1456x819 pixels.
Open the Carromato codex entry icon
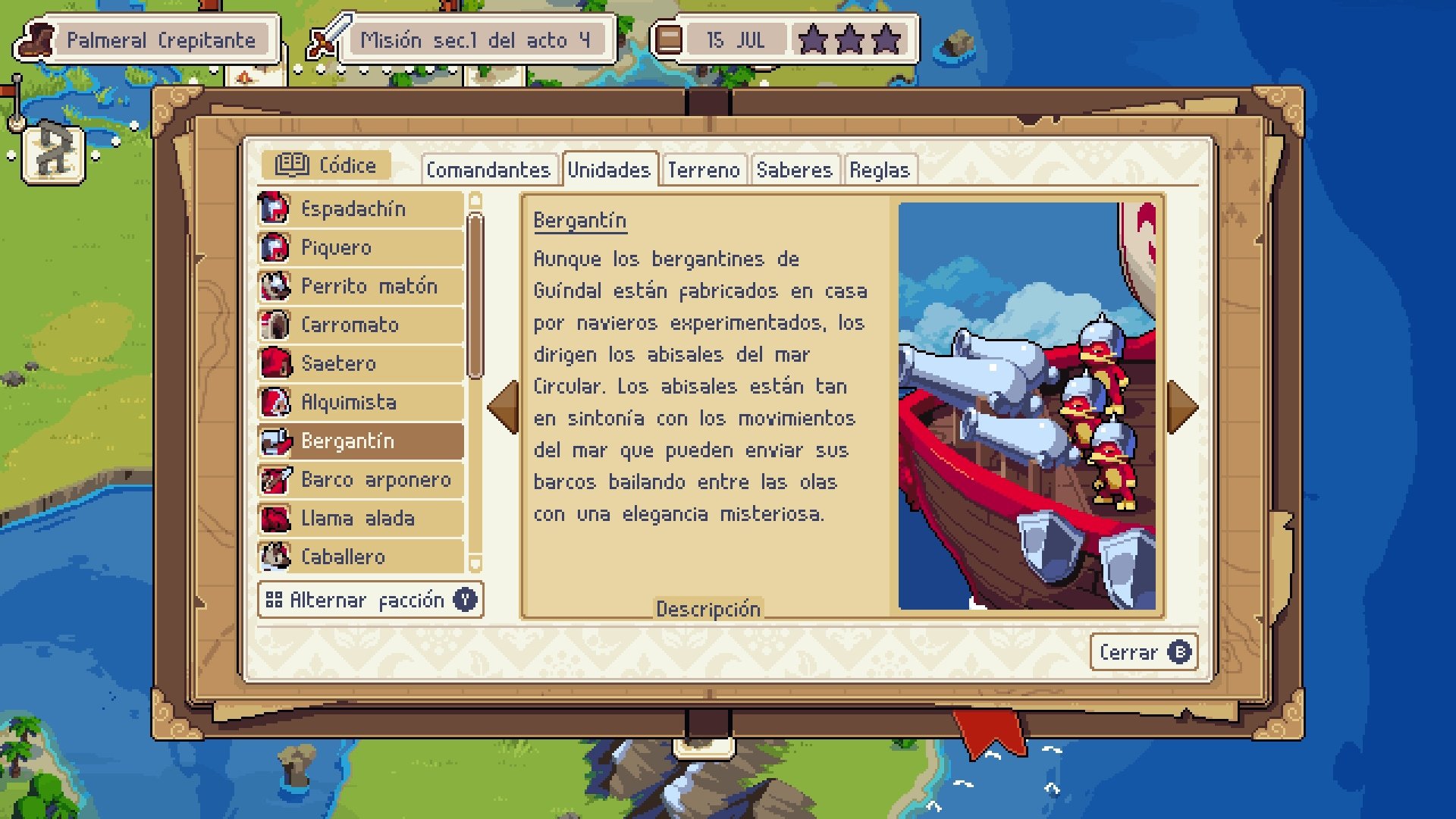click(276, 325)
